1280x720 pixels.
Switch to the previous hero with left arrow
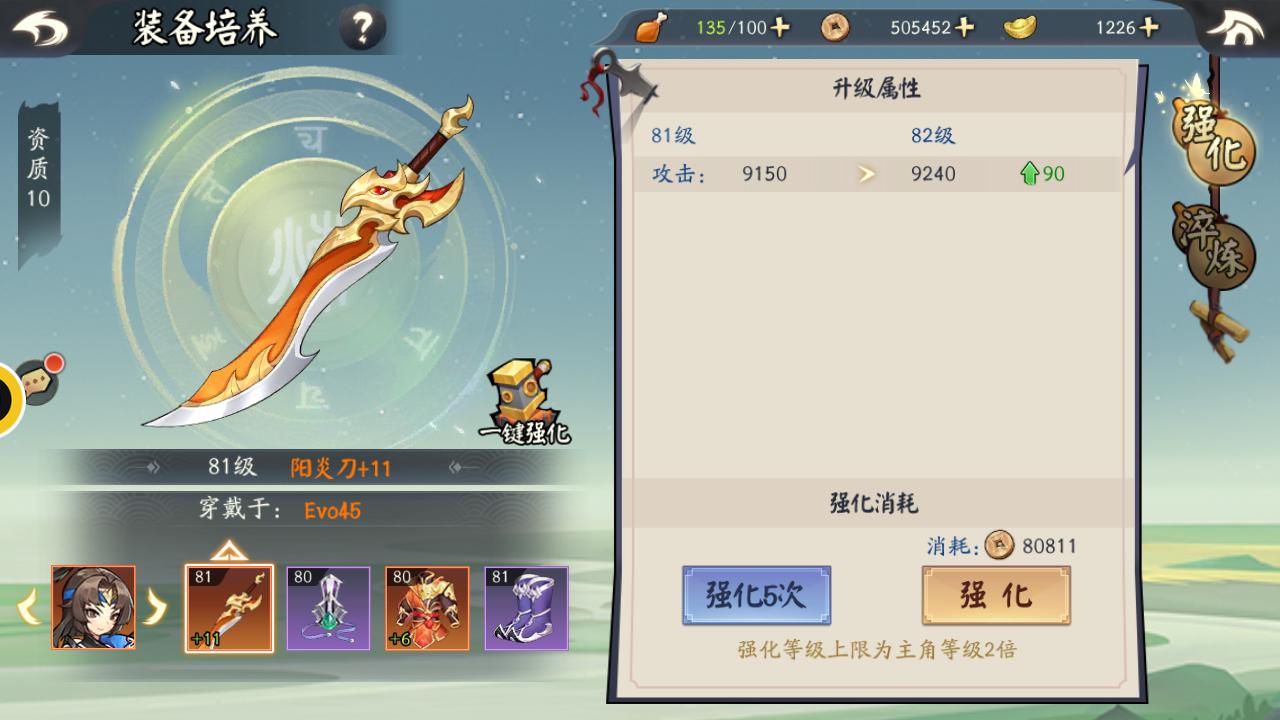[29, 607]
